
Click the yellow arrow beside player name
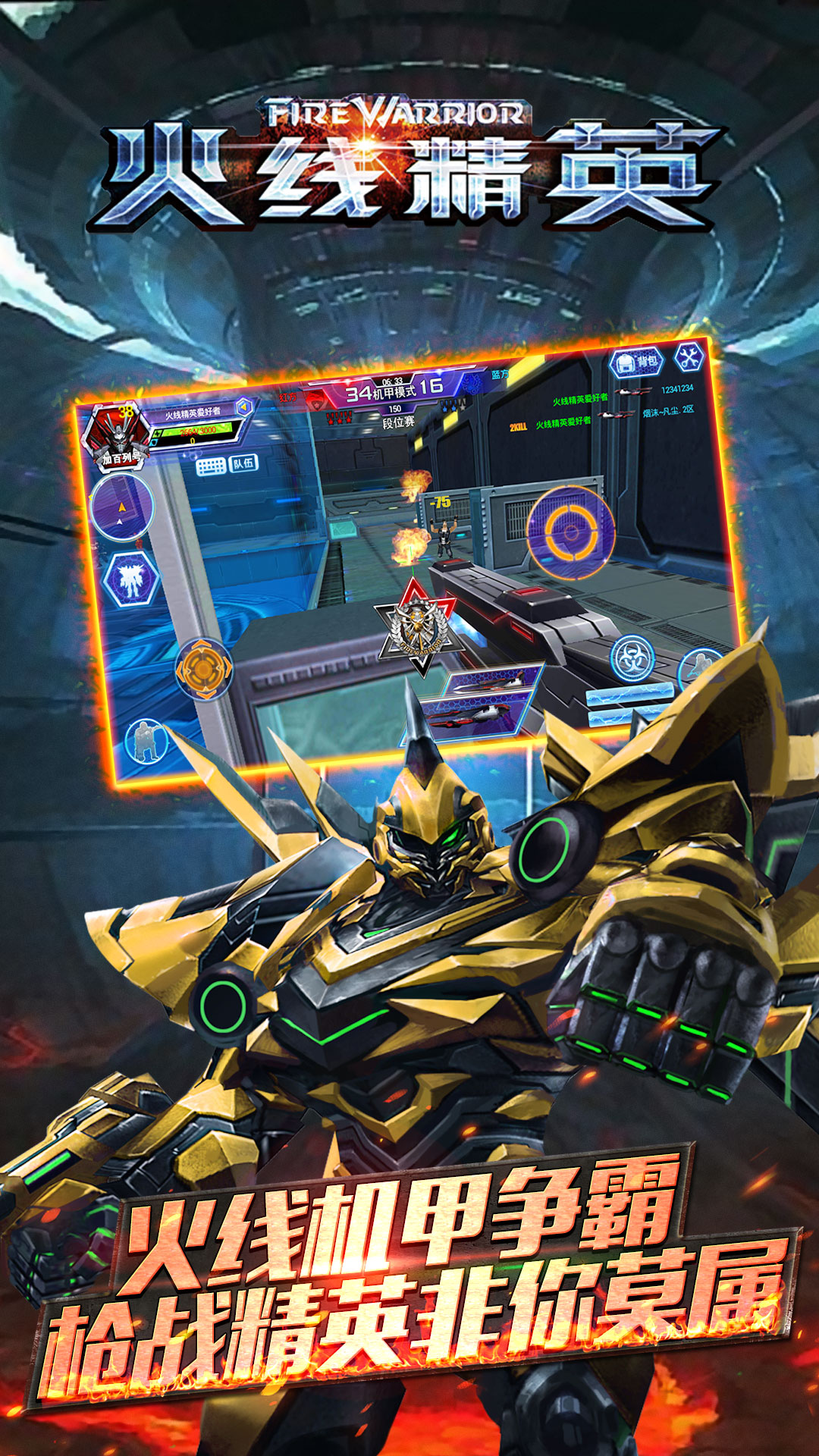243,407
